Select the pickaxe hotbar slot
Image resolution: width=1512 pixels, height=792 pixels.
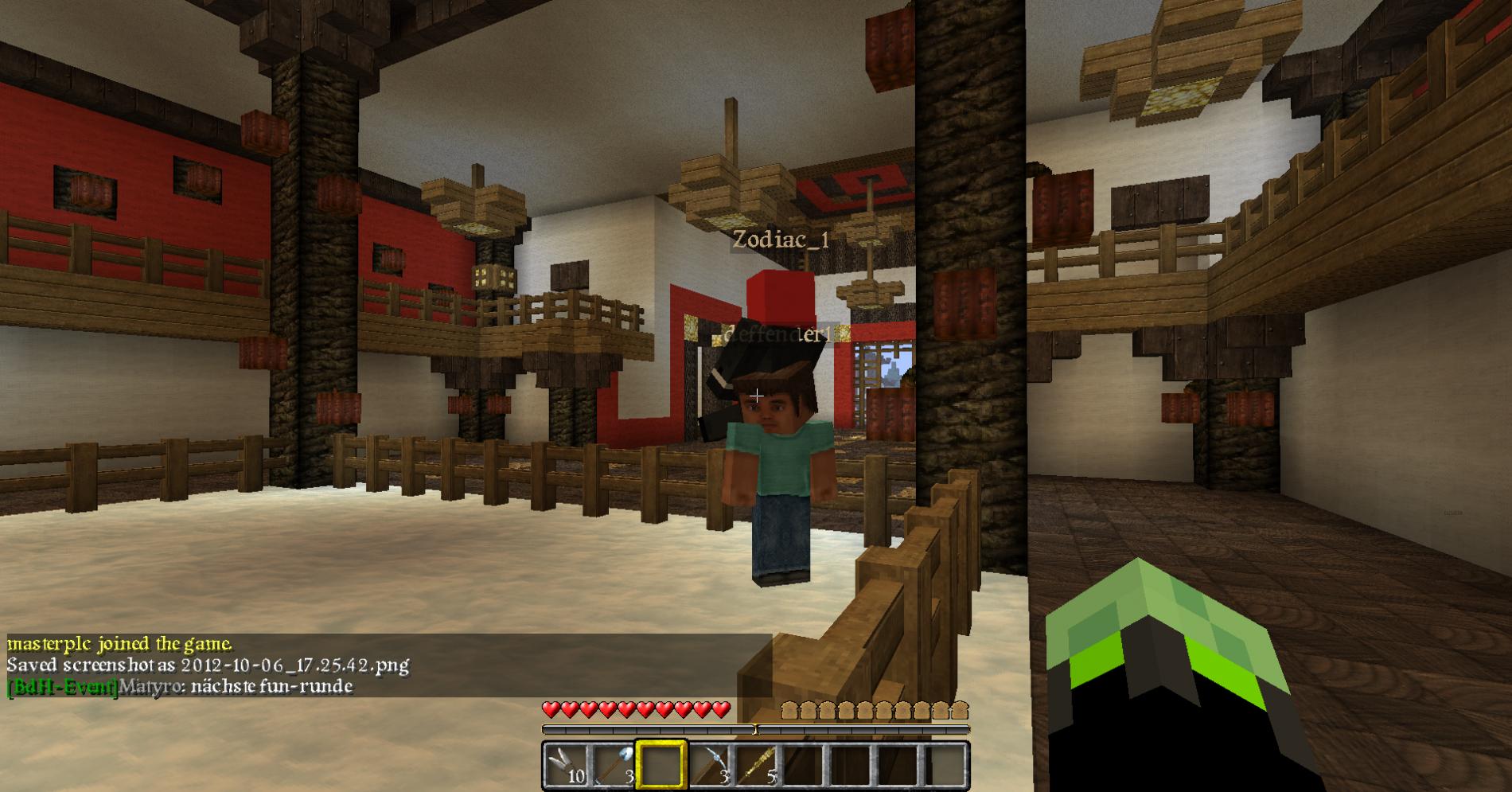(x=709, y=766)
